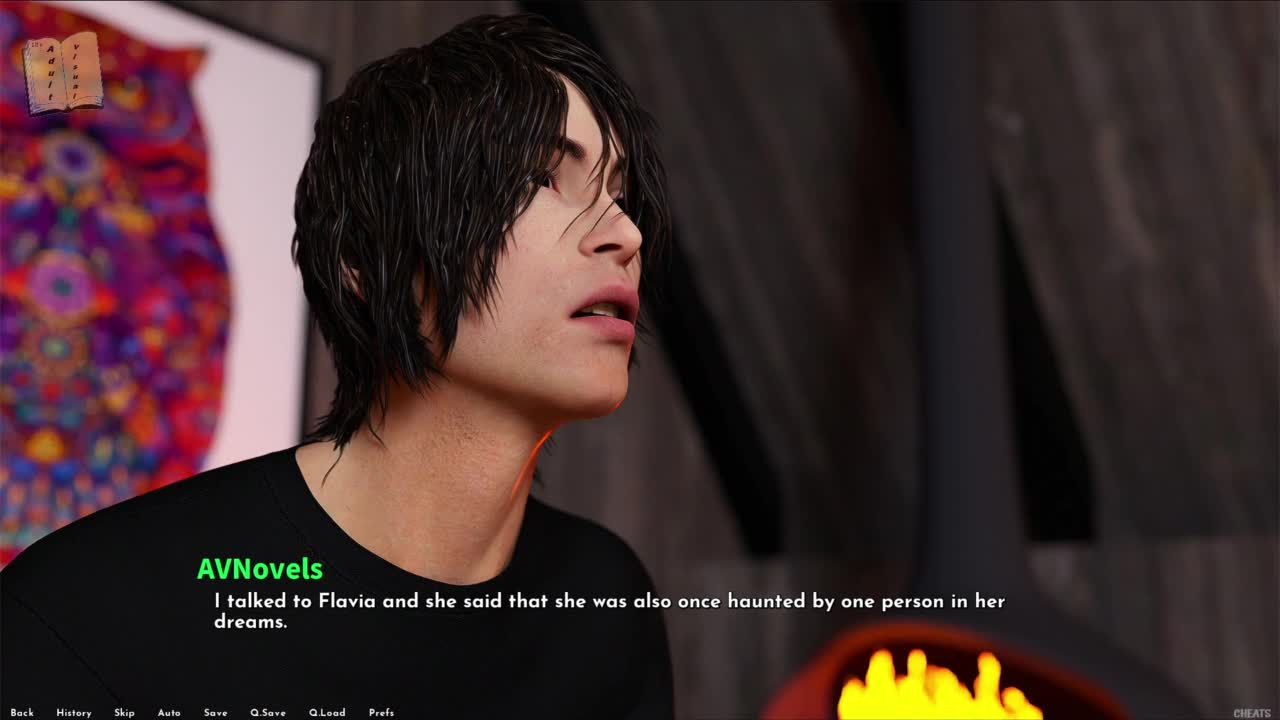The image size is (1280, 720).
Task: Open the CHEATS menu
Action: tap(1252, 713)
